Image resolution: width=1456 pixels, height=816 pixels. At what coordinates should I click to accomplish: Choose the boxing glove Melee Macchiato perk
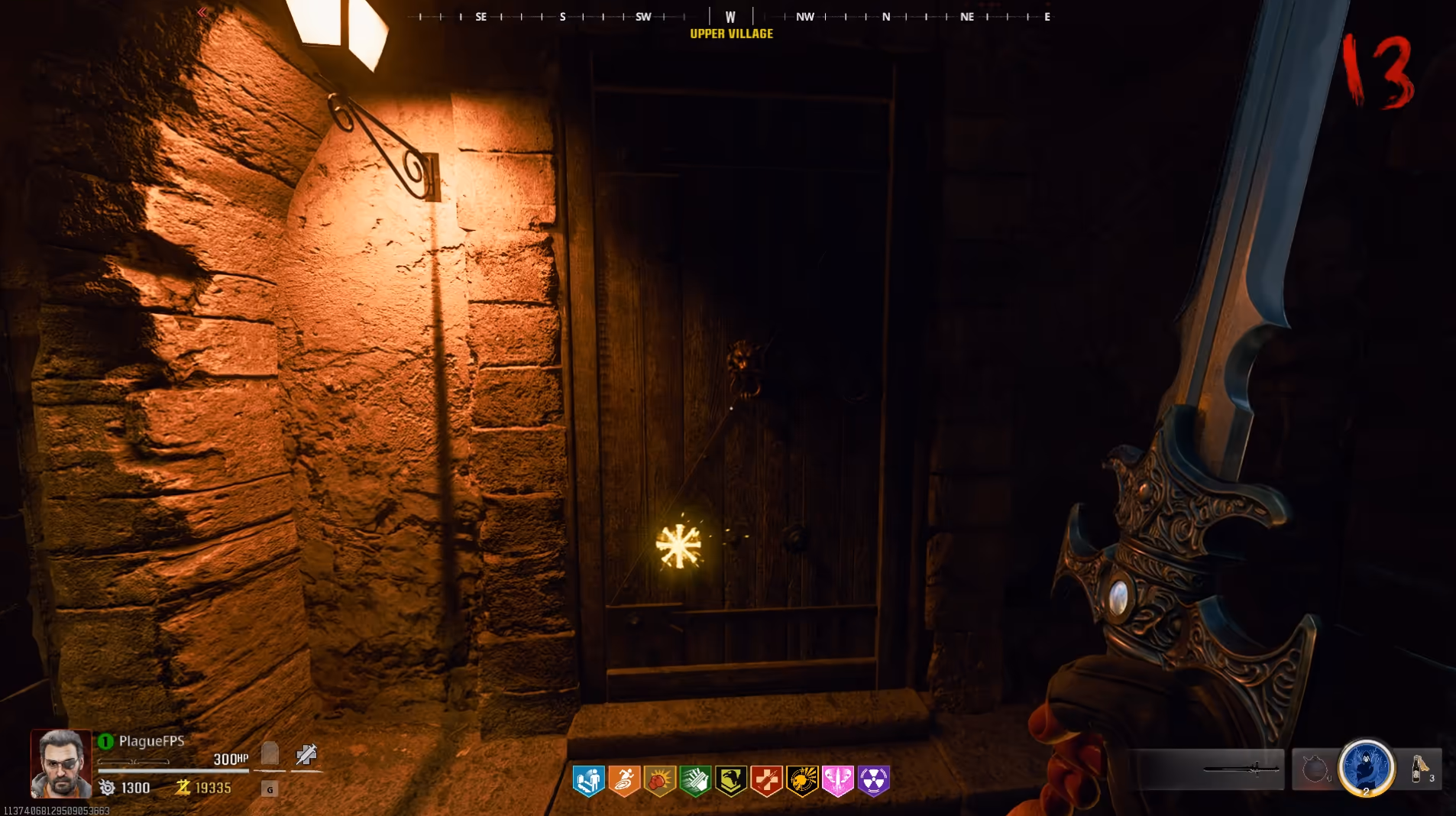coord(660,781)
